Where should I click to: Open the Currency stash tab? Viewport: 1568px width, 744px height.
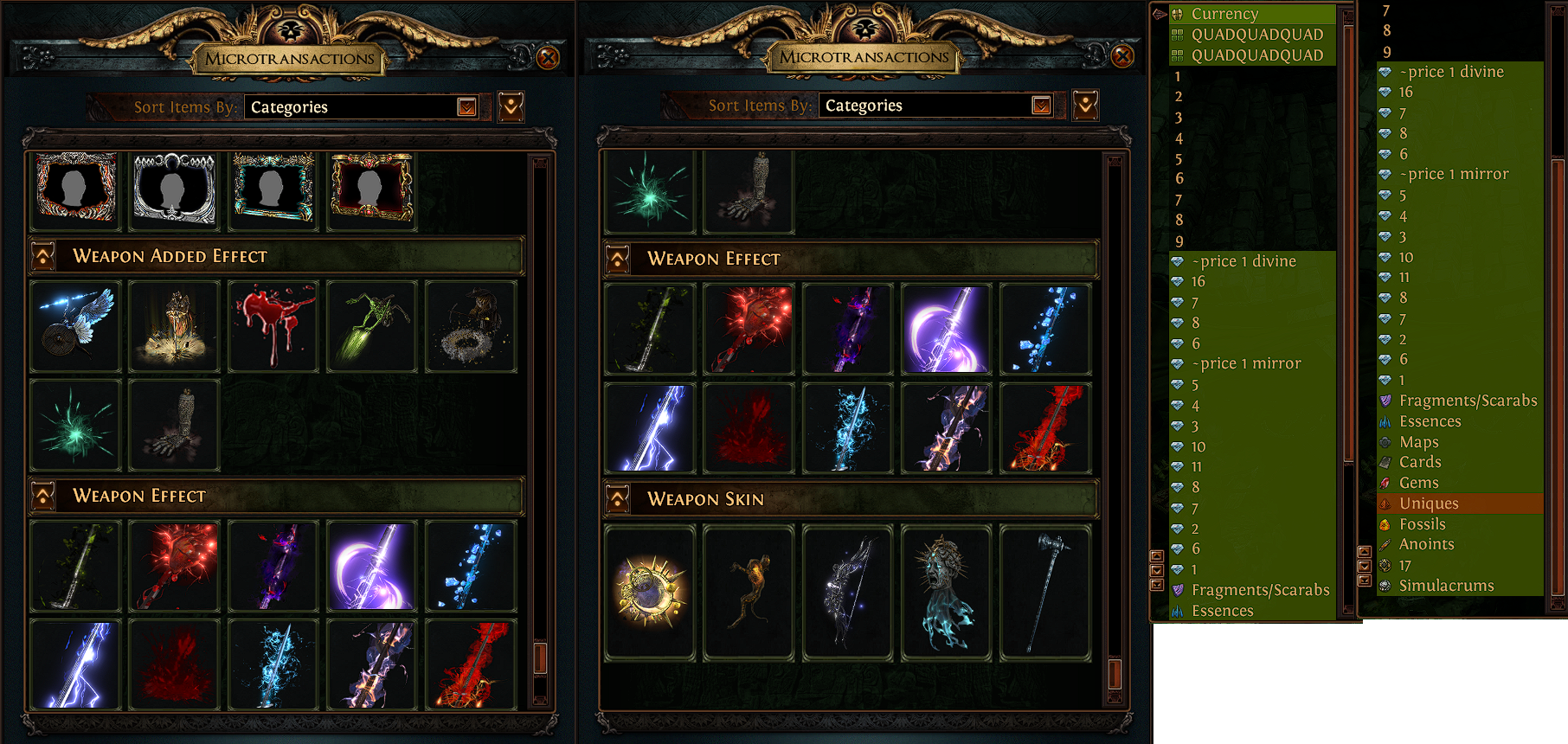1224,14
